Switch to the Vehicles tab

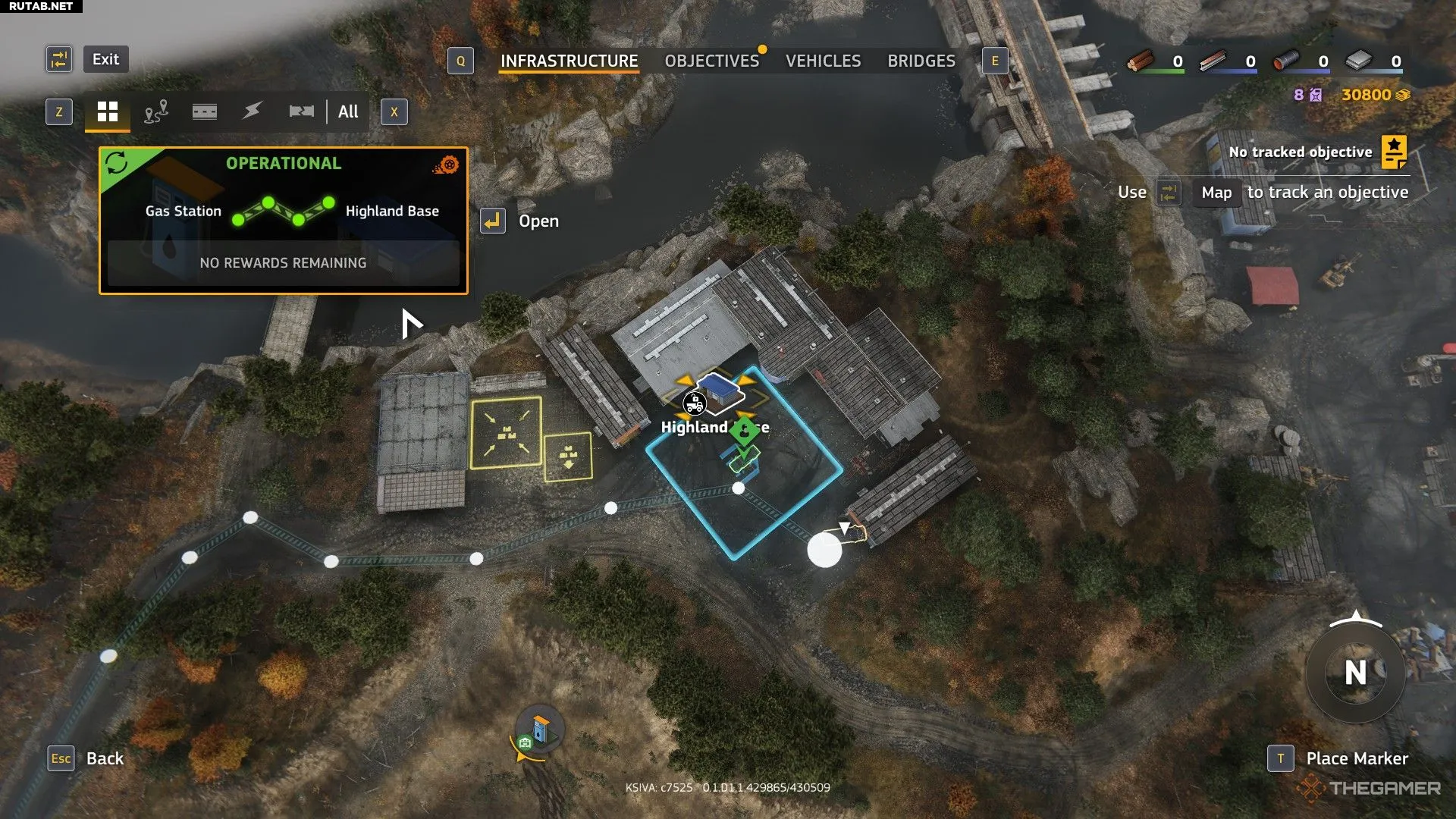point(823,61)
